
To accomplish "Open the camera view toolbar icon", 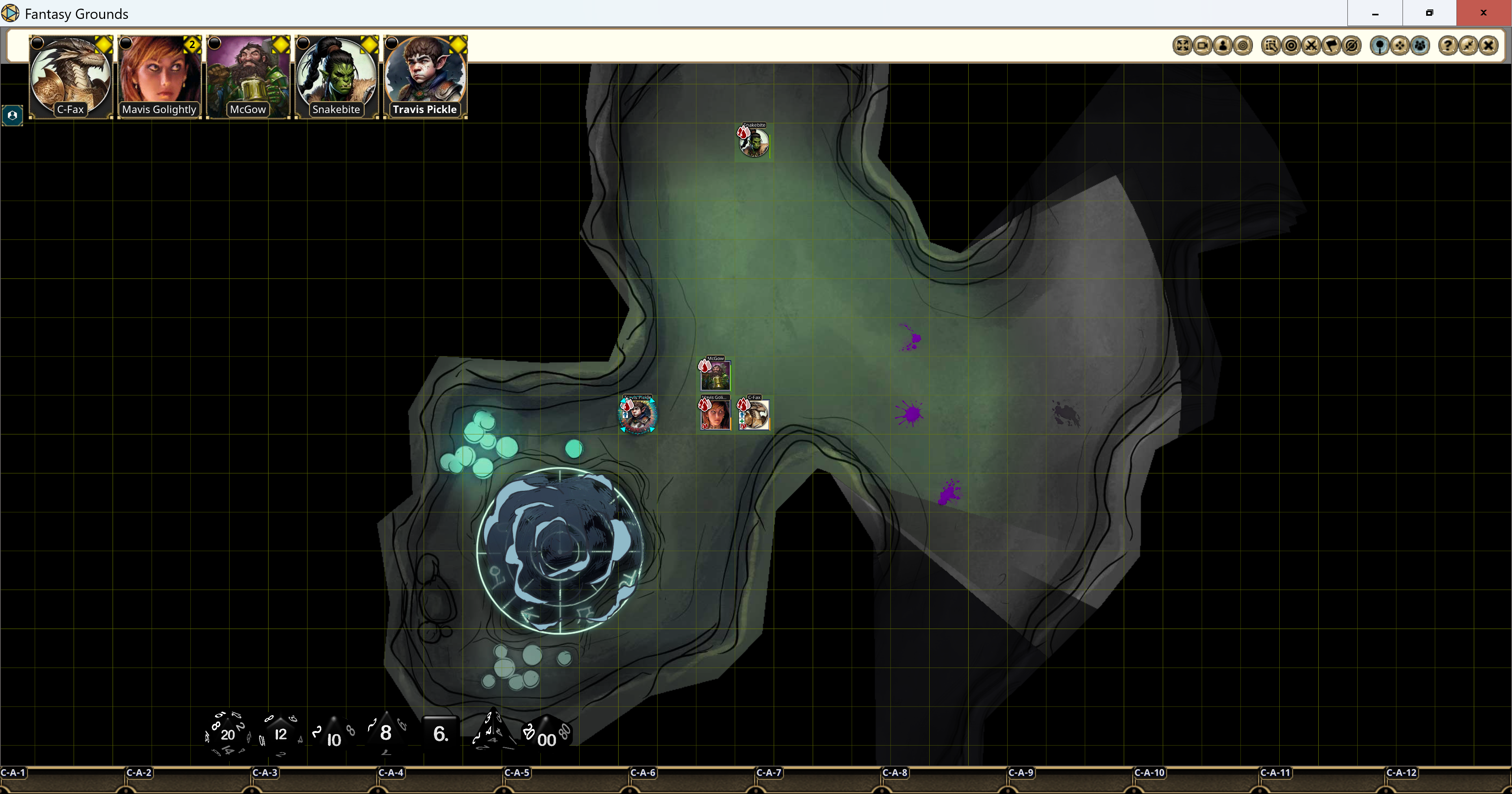I will click(x=1203, y=45).
